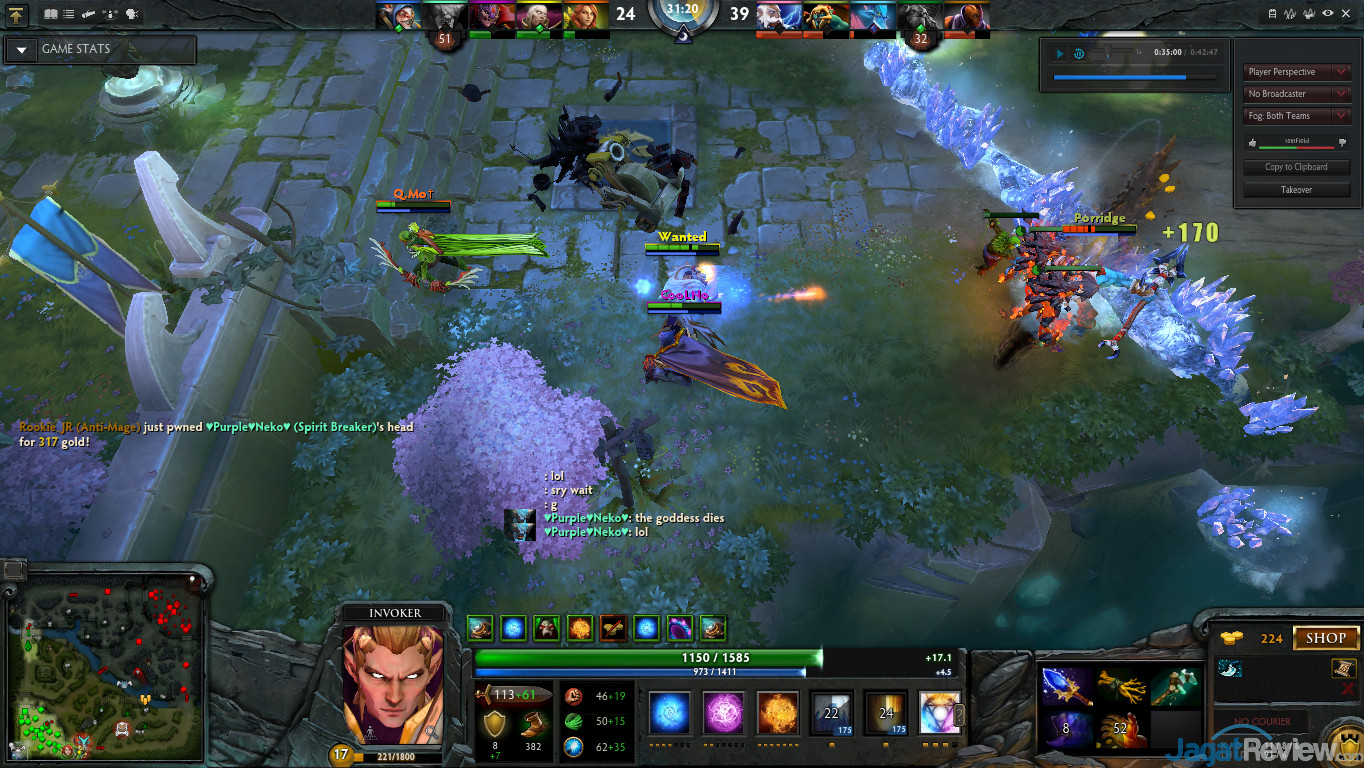Expand the Game Stats dropdown
The height and width of the screenshot is (768, 1364).
(21, 49)
